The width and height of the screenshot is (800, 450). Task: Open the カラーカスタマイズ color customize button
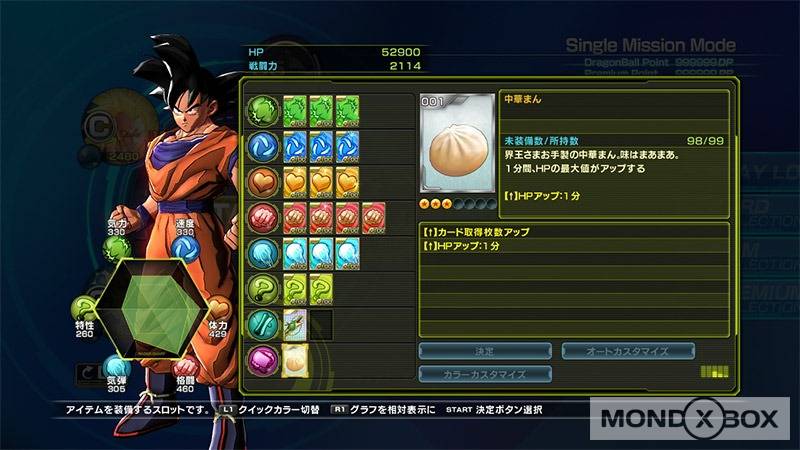pos(485,374)
